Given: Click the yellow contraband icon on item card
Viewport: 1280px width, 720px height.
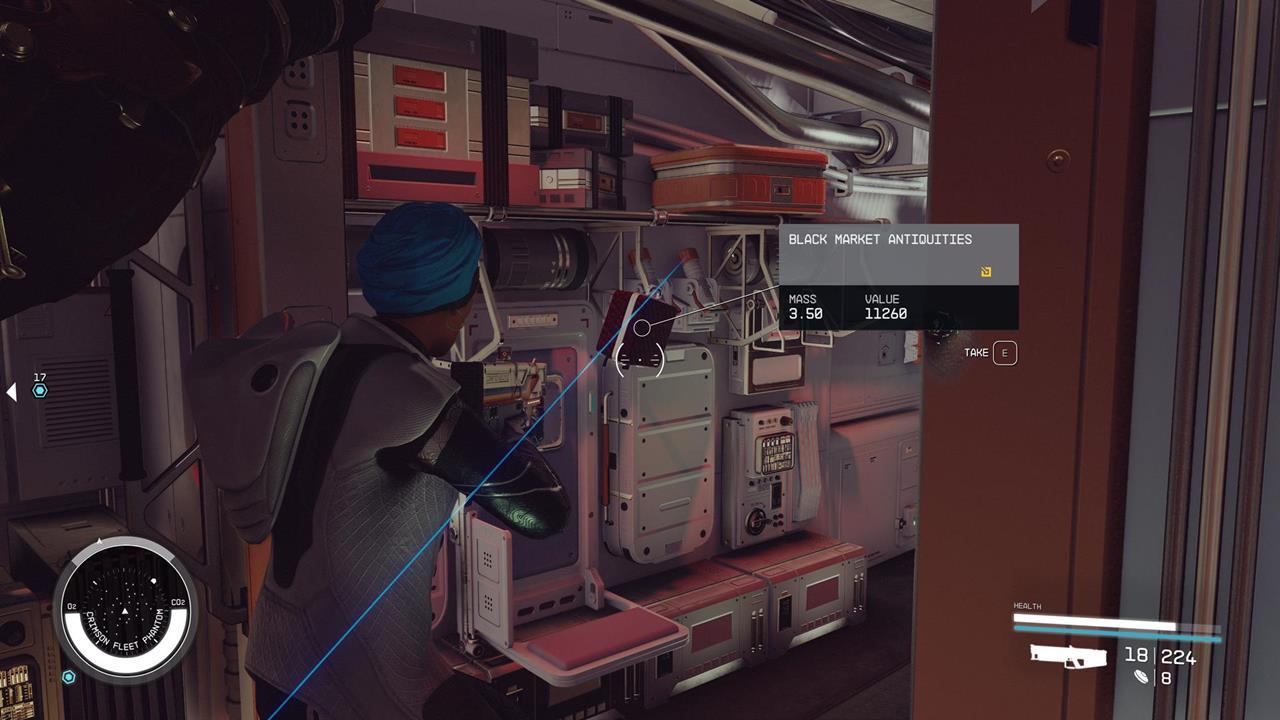Looking at the screenshot, I should tap(986, 271).
